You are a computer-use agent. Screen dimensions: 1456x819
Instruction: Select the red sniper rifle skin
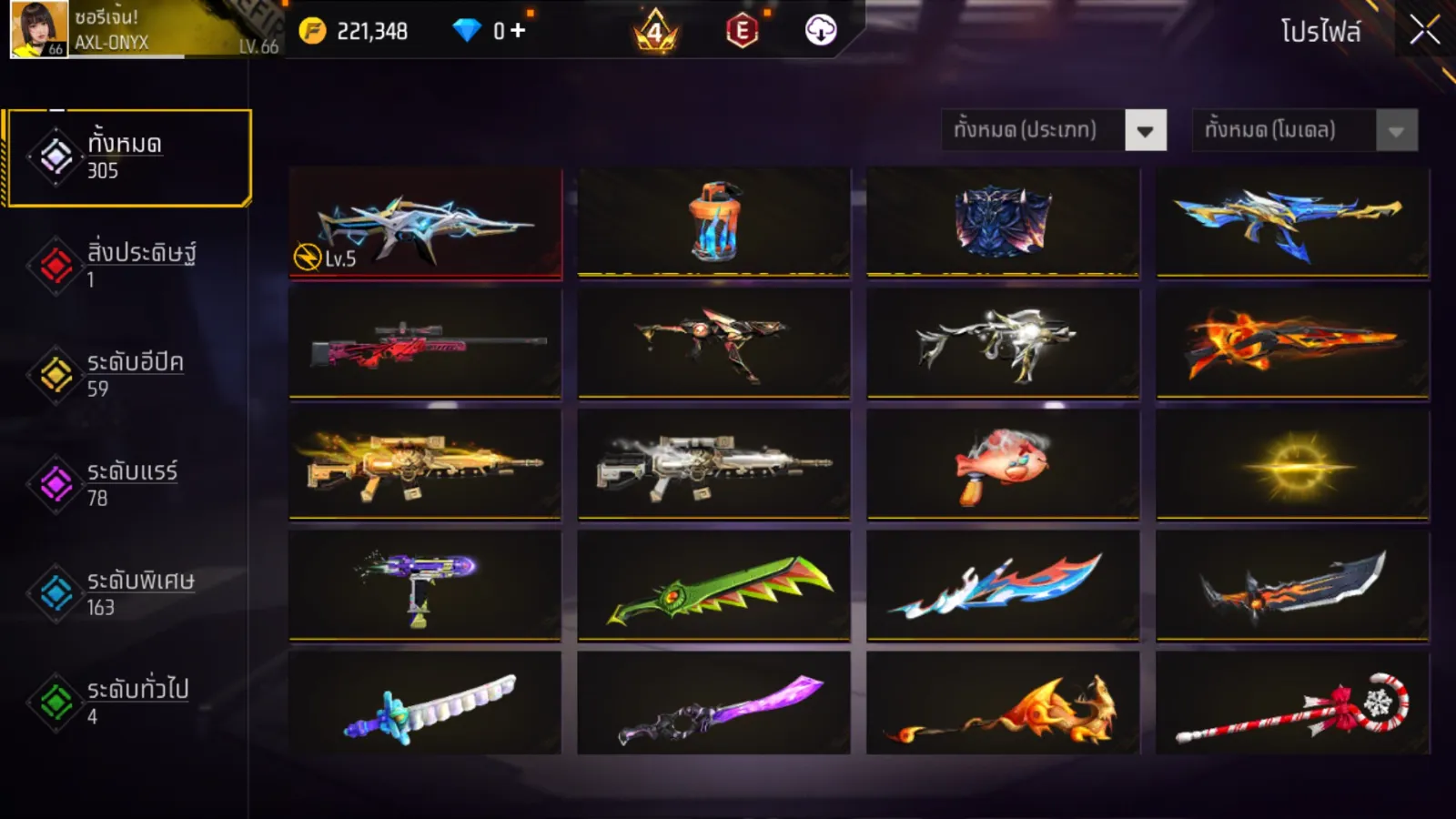[425, 344]
